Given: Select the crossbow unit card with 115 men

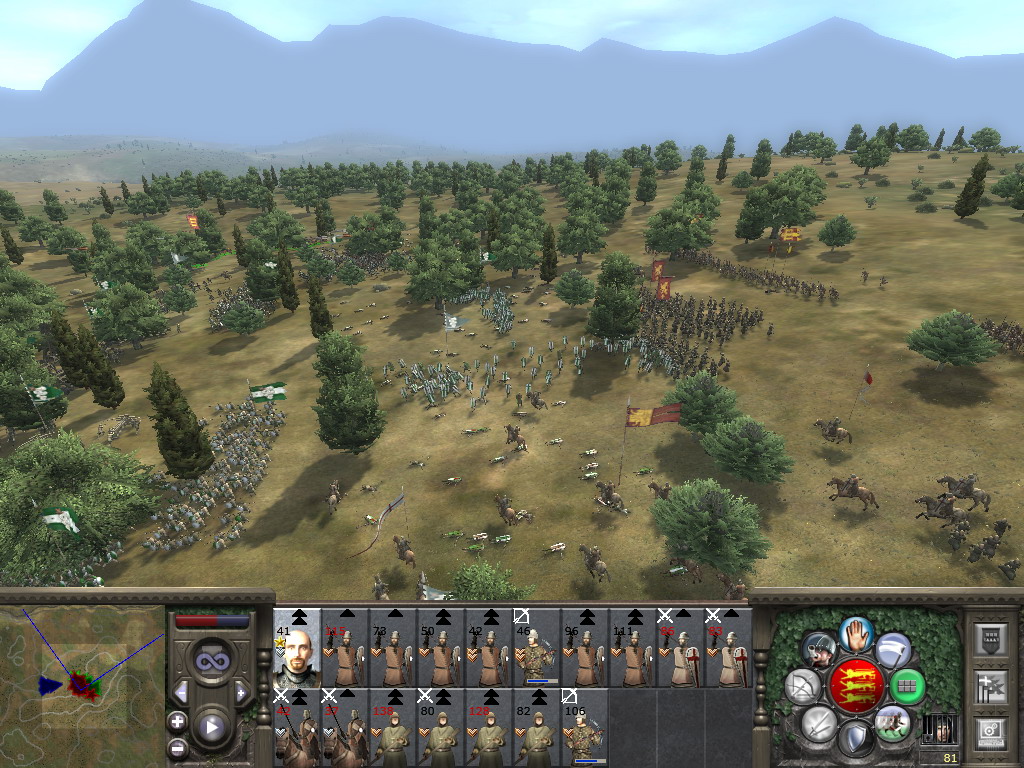Looking at the screenshot, I should point(345,648).
